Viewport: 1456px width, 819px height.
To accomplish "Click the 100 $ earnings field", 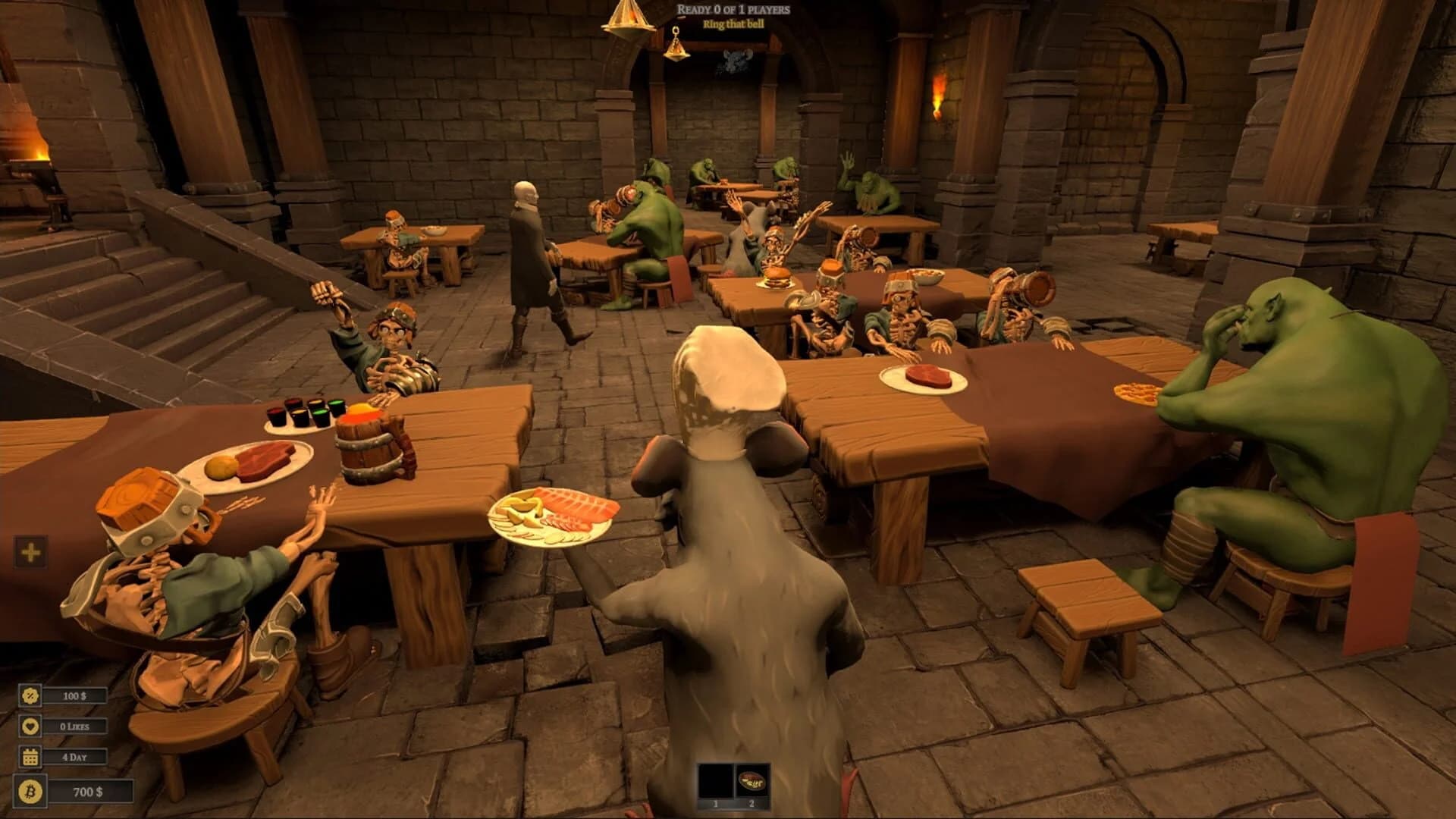I will click(74, 695).
